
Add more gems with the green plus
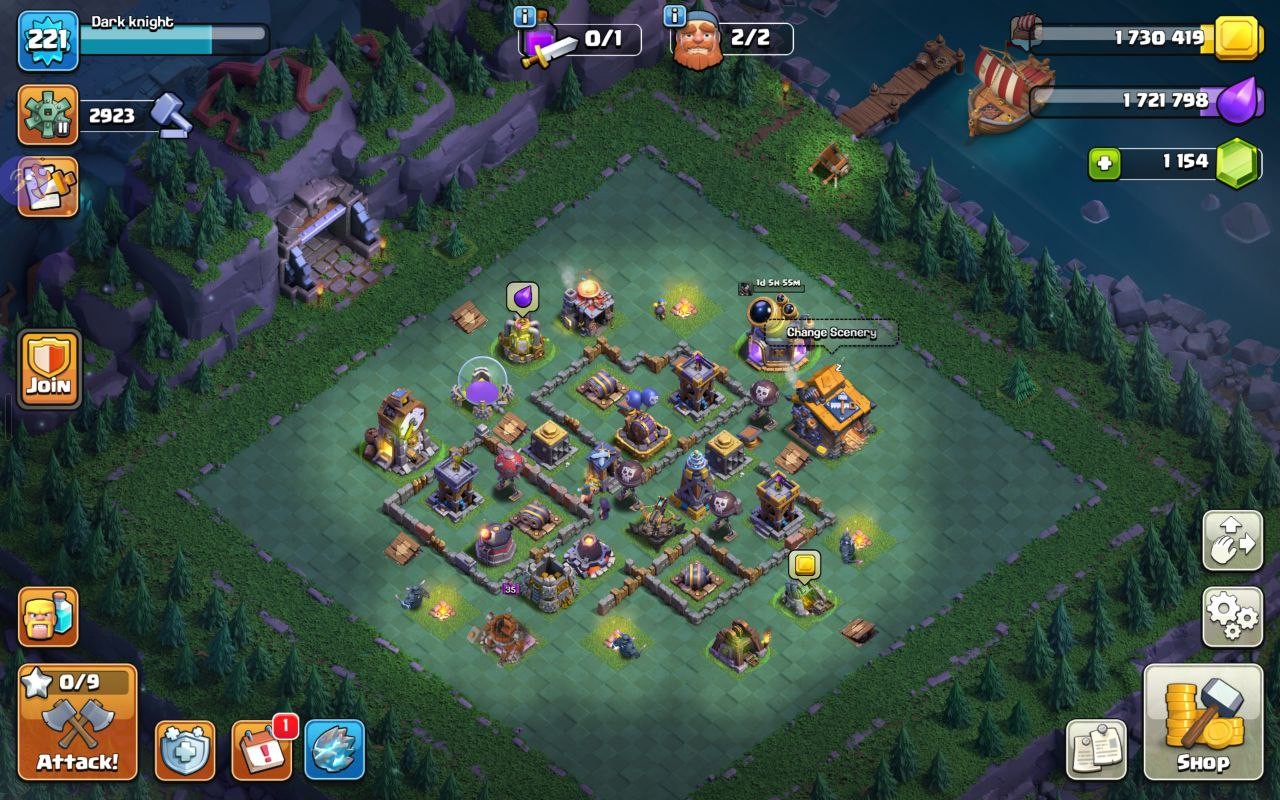(x=1104, y=164)
